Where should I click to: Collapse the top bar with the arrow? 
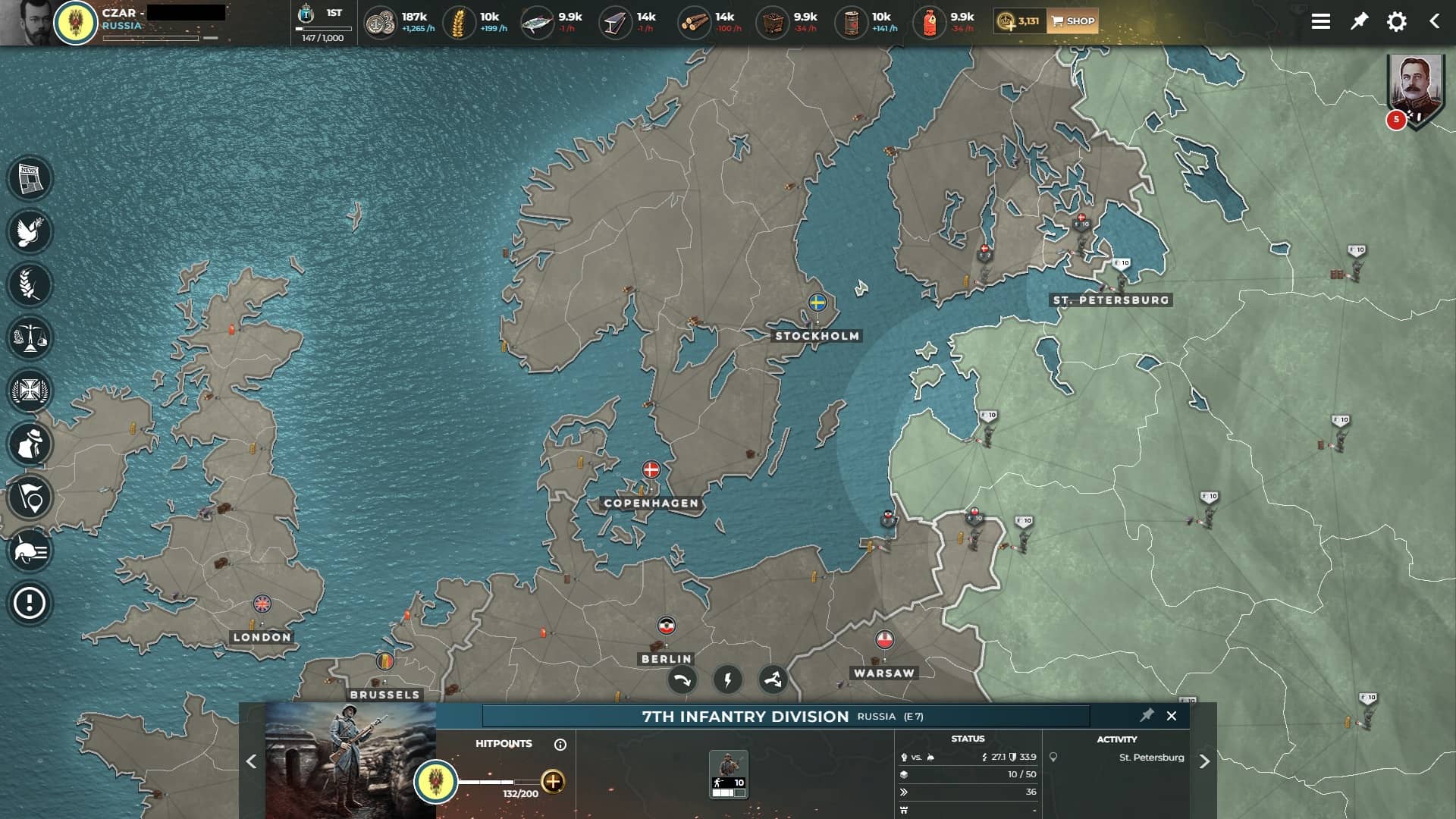tap(1434, 21)
